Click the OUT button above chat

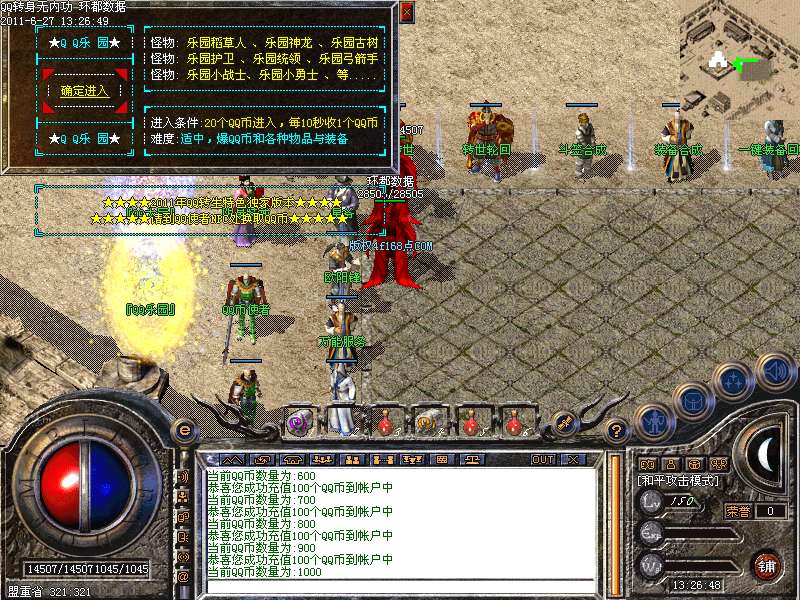(543, 459)
